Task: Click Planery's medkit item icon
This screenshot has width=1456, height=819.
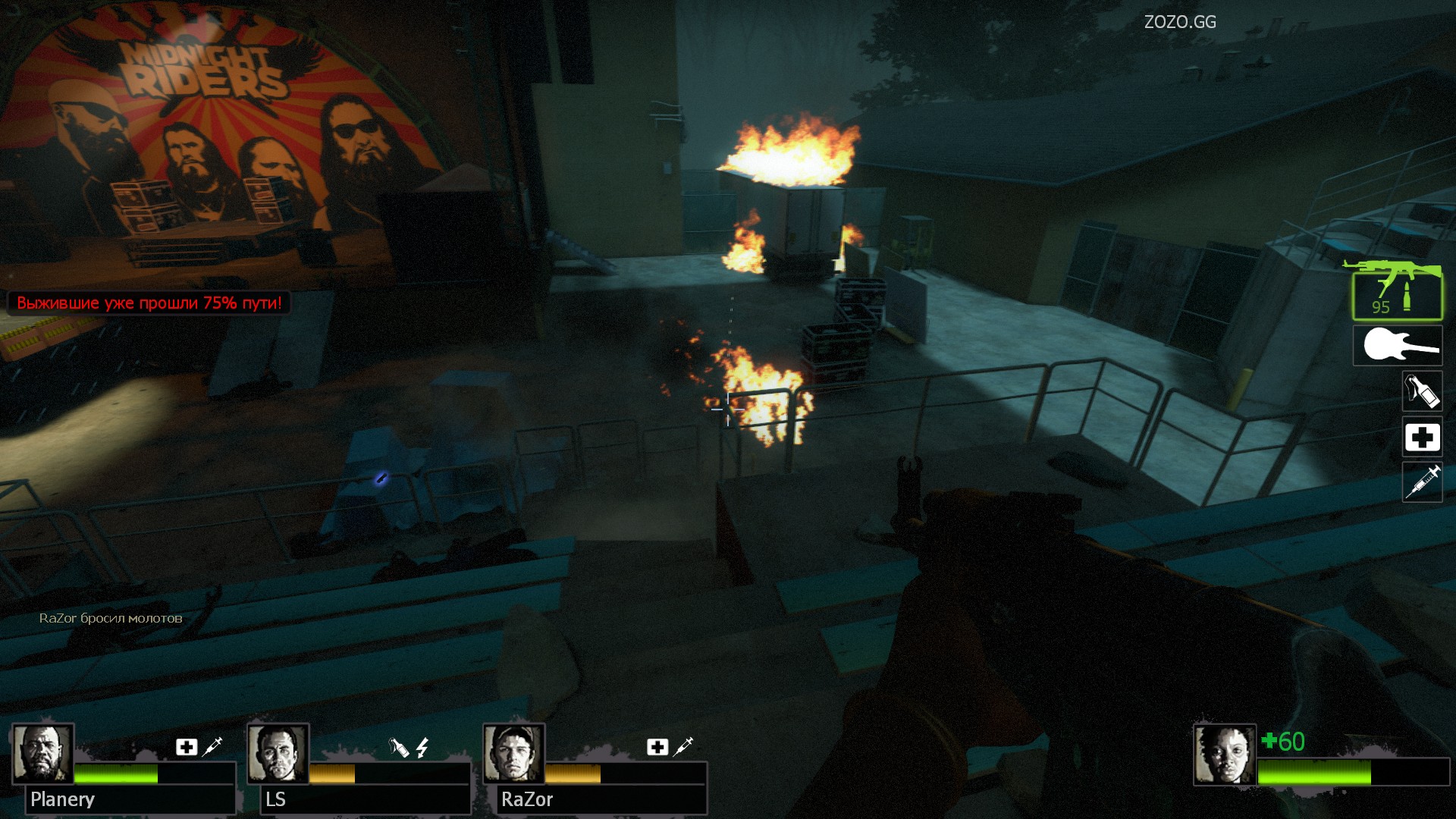Action: click(x=187, y=747)
